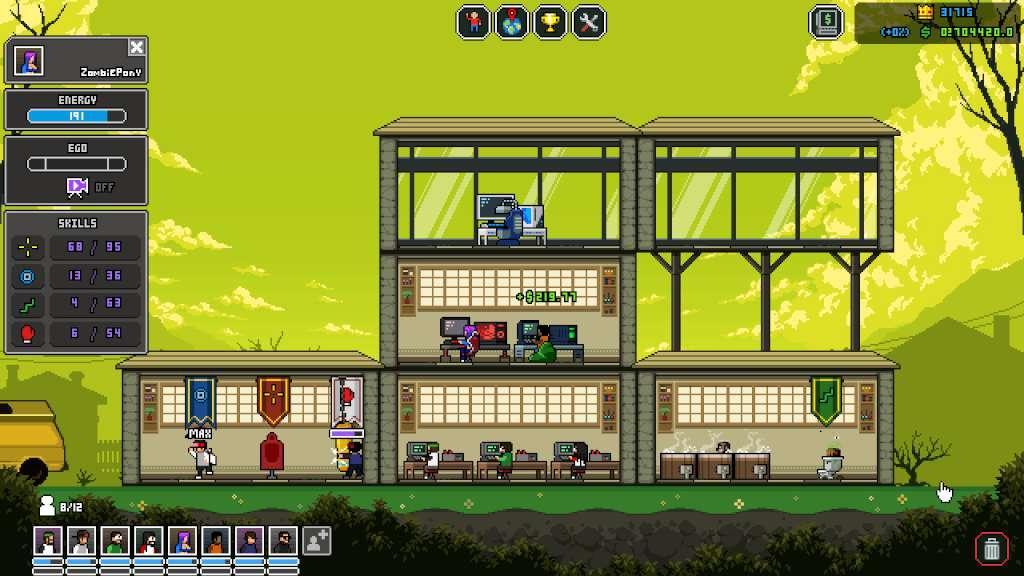Image resolution: width=1024 pixels, height=576 pixels.
Task: Show the trophy tournaments menu
Action: point(550,22)
